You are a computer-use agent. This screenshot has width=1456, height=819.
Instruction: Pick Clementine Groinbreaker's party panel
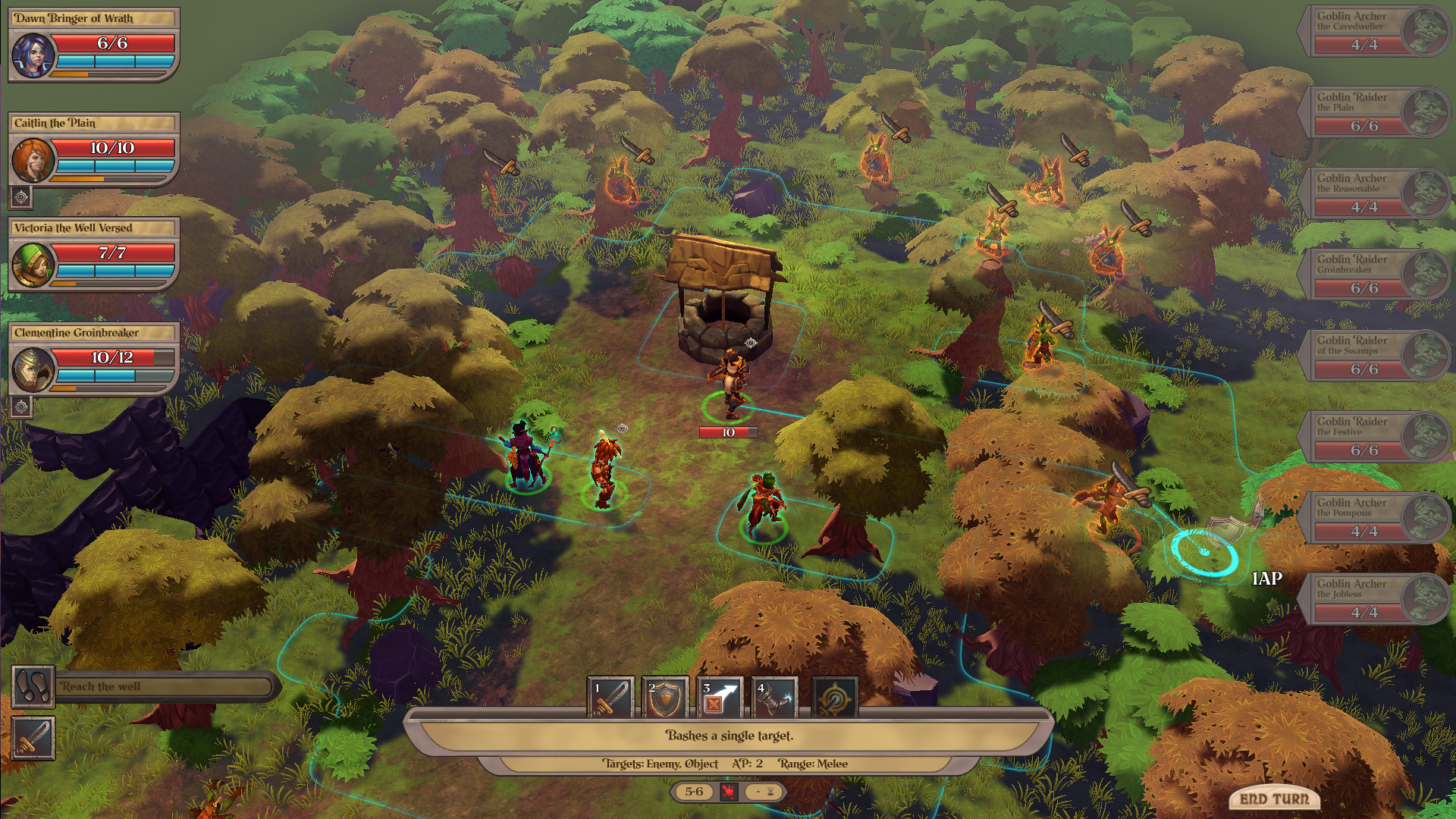click(x=93, y=359)
